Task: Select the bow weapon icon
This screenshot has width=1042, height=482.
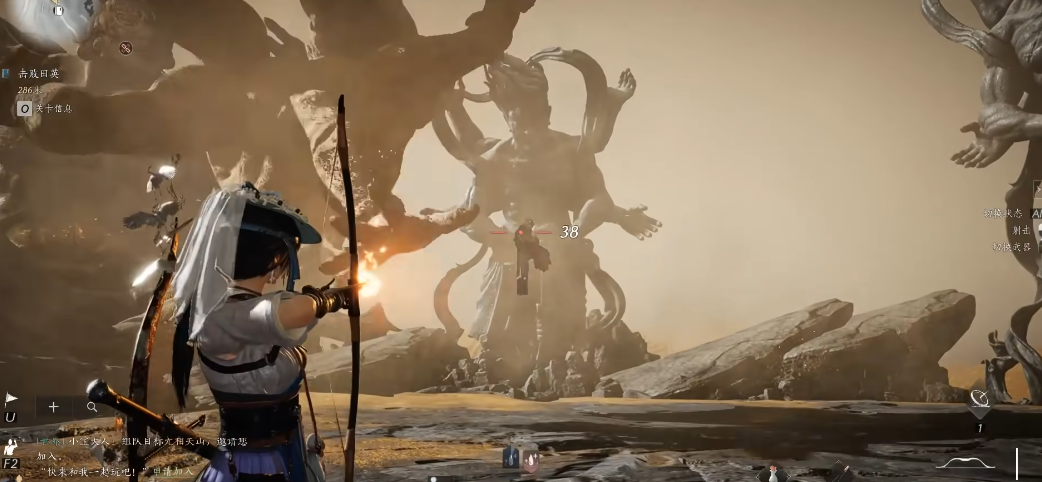Action: [x=965, y=463]
